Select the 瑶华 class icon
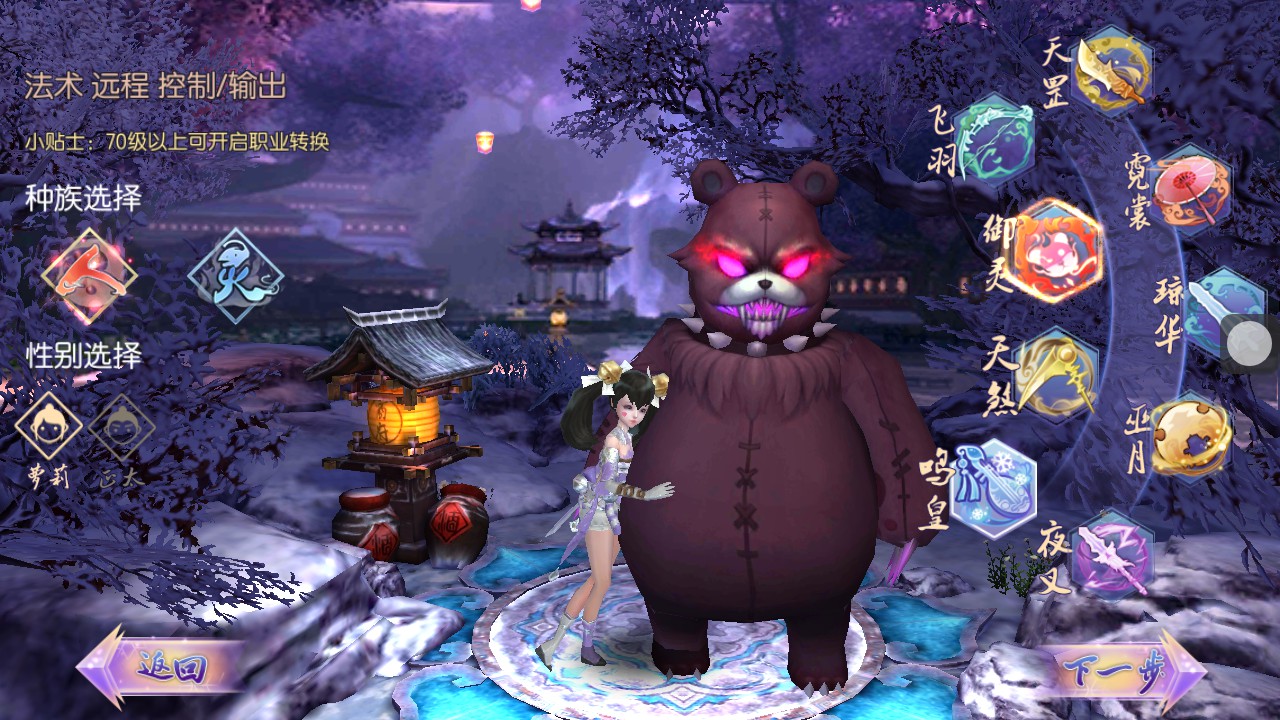Screen dimensions: 1280x720 coord(1222,312)
